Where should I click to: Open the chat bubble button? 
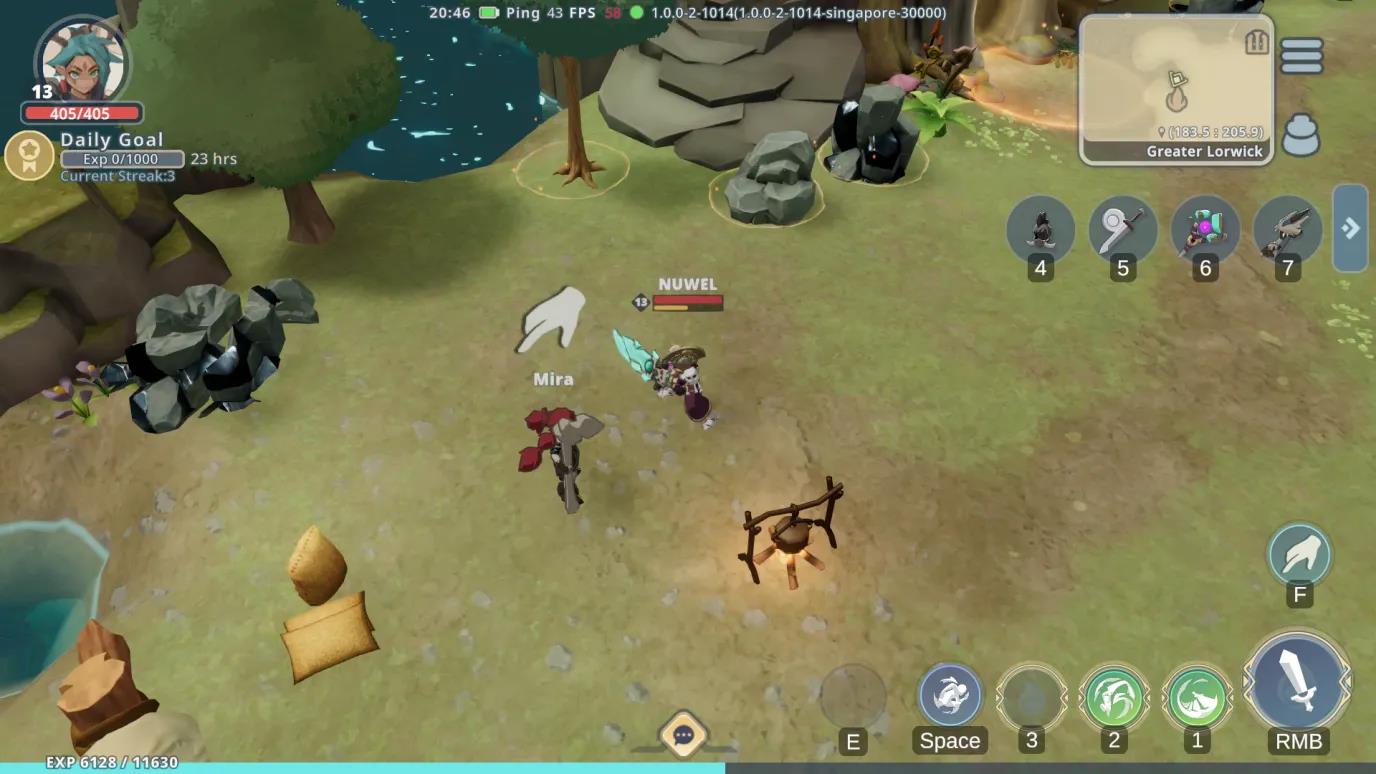[x=684, y=736]
